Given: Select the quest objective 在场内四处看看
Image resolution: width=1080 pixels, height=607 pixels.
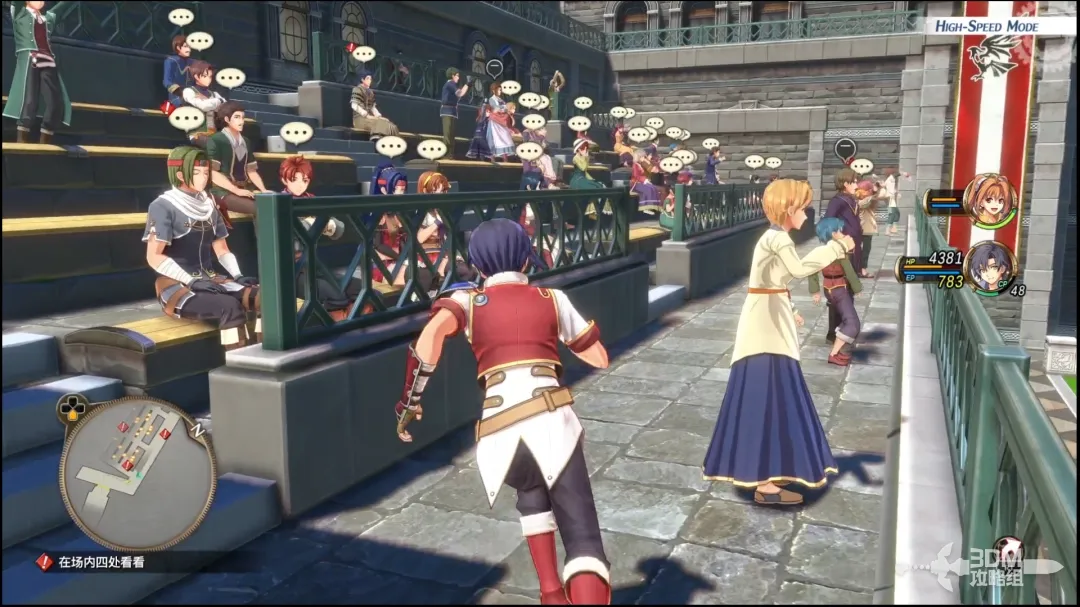Looking at the screenshot, I should point(100,563).
